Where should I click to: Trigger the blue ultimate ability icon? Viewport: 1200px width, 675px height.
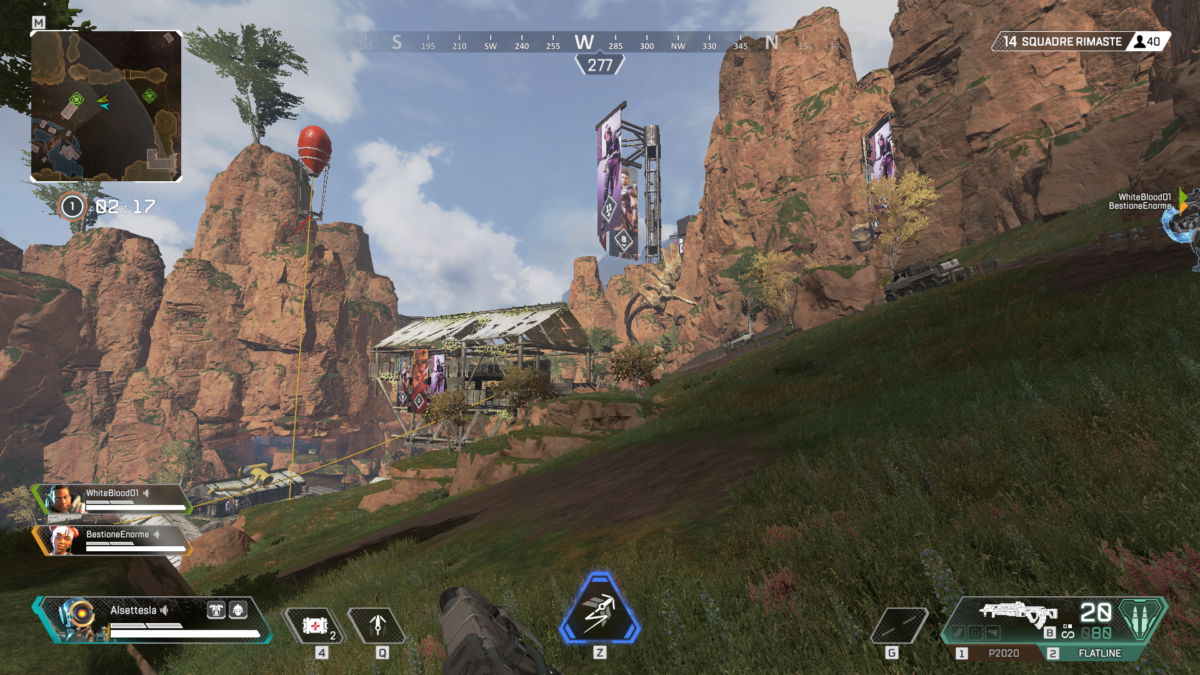coord(600,612)
